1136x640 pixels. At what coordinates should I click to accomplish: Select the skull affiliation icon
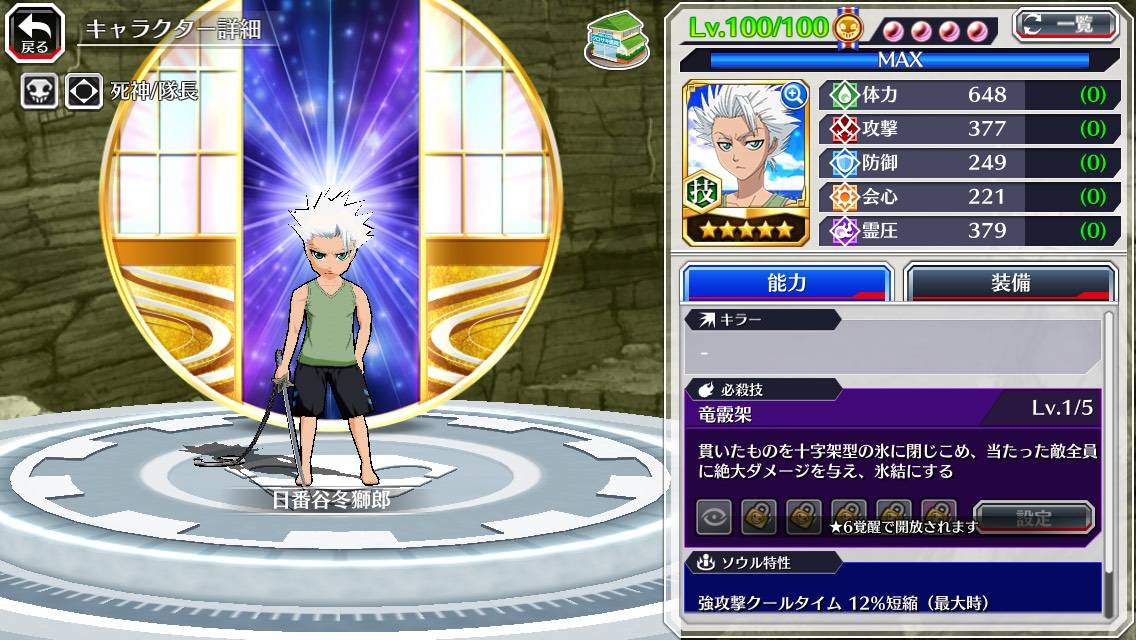click(39, 91)
